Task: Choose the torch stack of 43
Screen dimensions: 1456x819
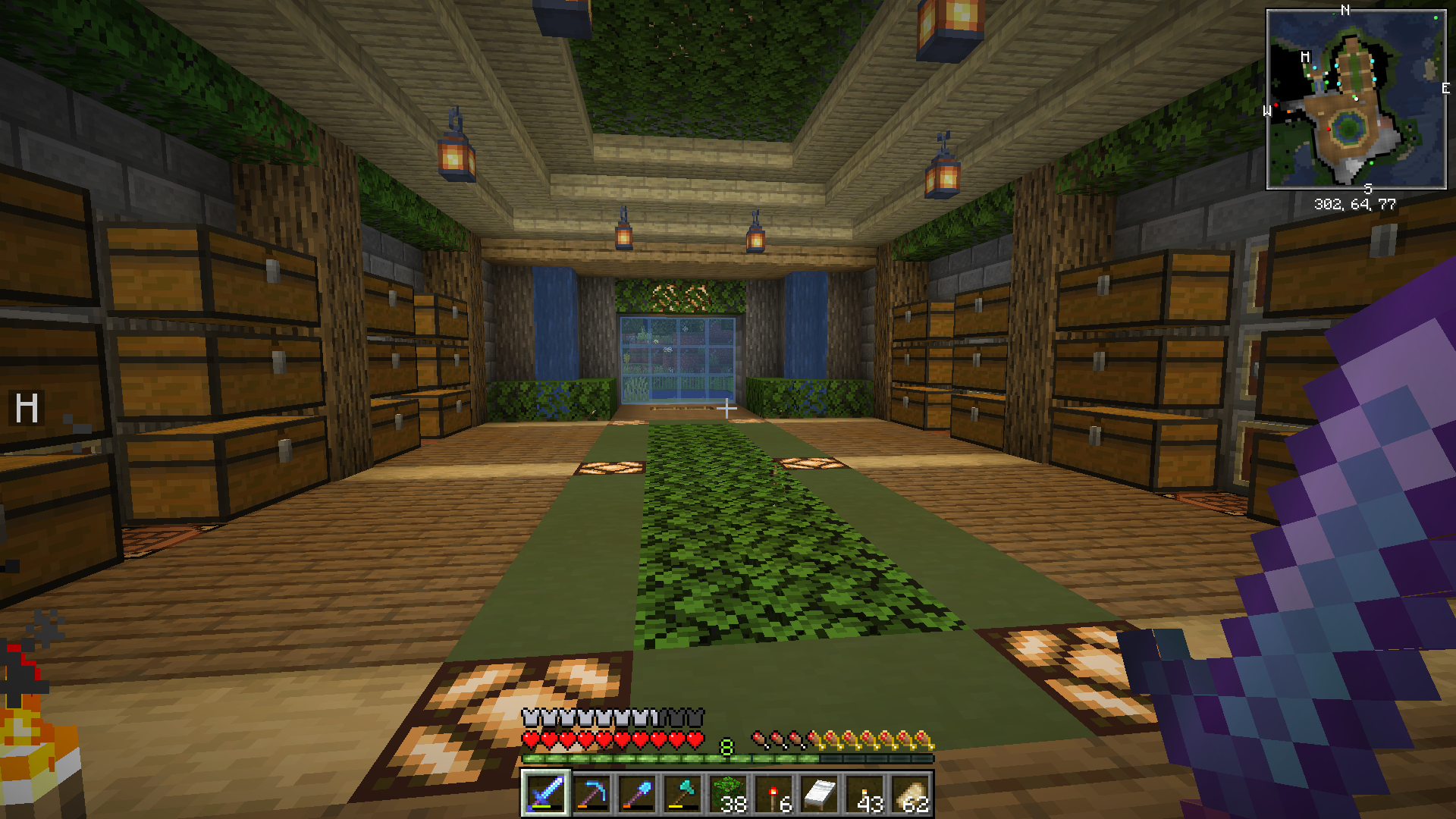Action: tap(864, 794)
